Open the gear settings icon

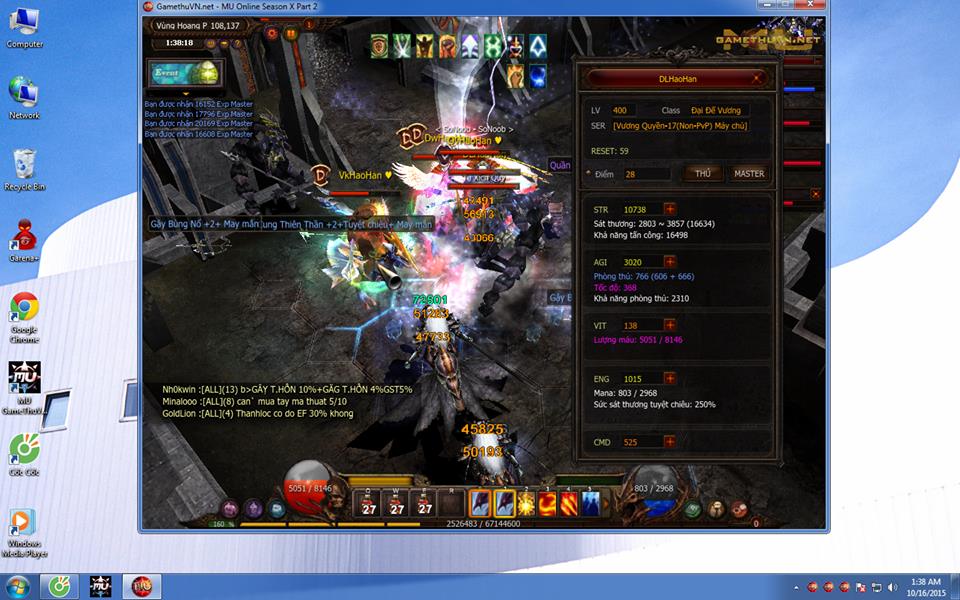(x=272, y=33)
